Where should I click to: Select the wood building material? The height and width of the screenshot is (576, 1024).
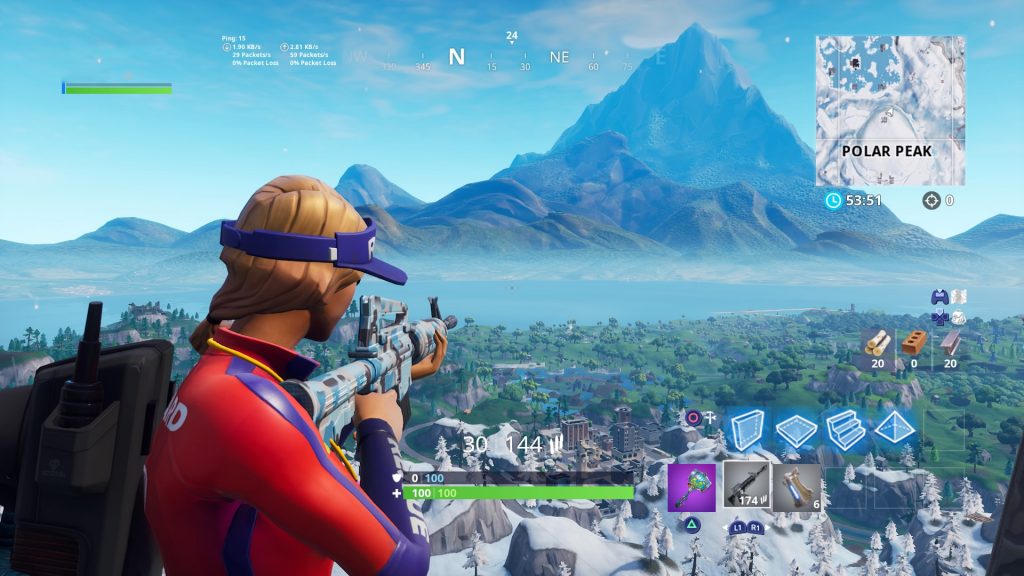(877, 345)
